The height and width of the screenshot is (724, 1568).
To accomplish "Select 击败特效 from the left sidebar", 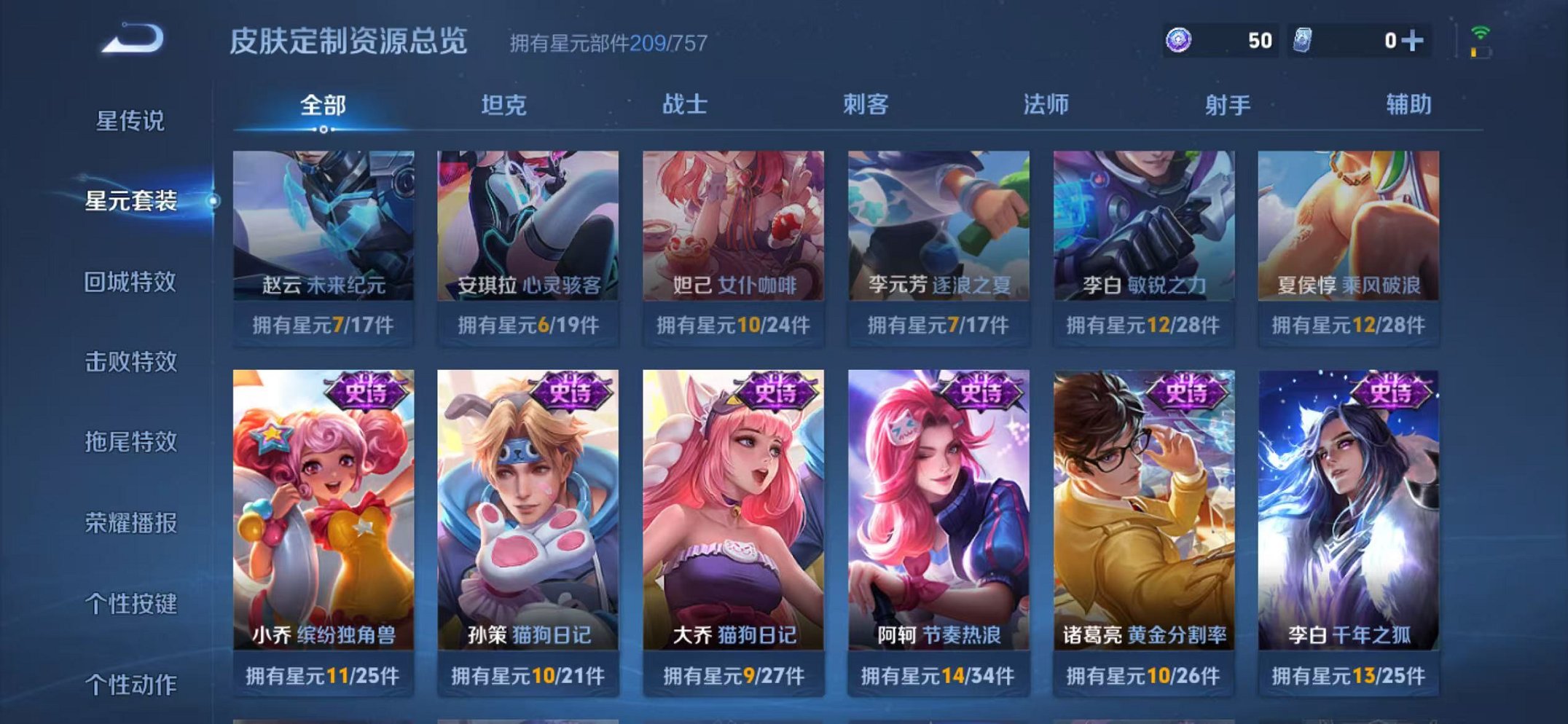I will 133,364.
